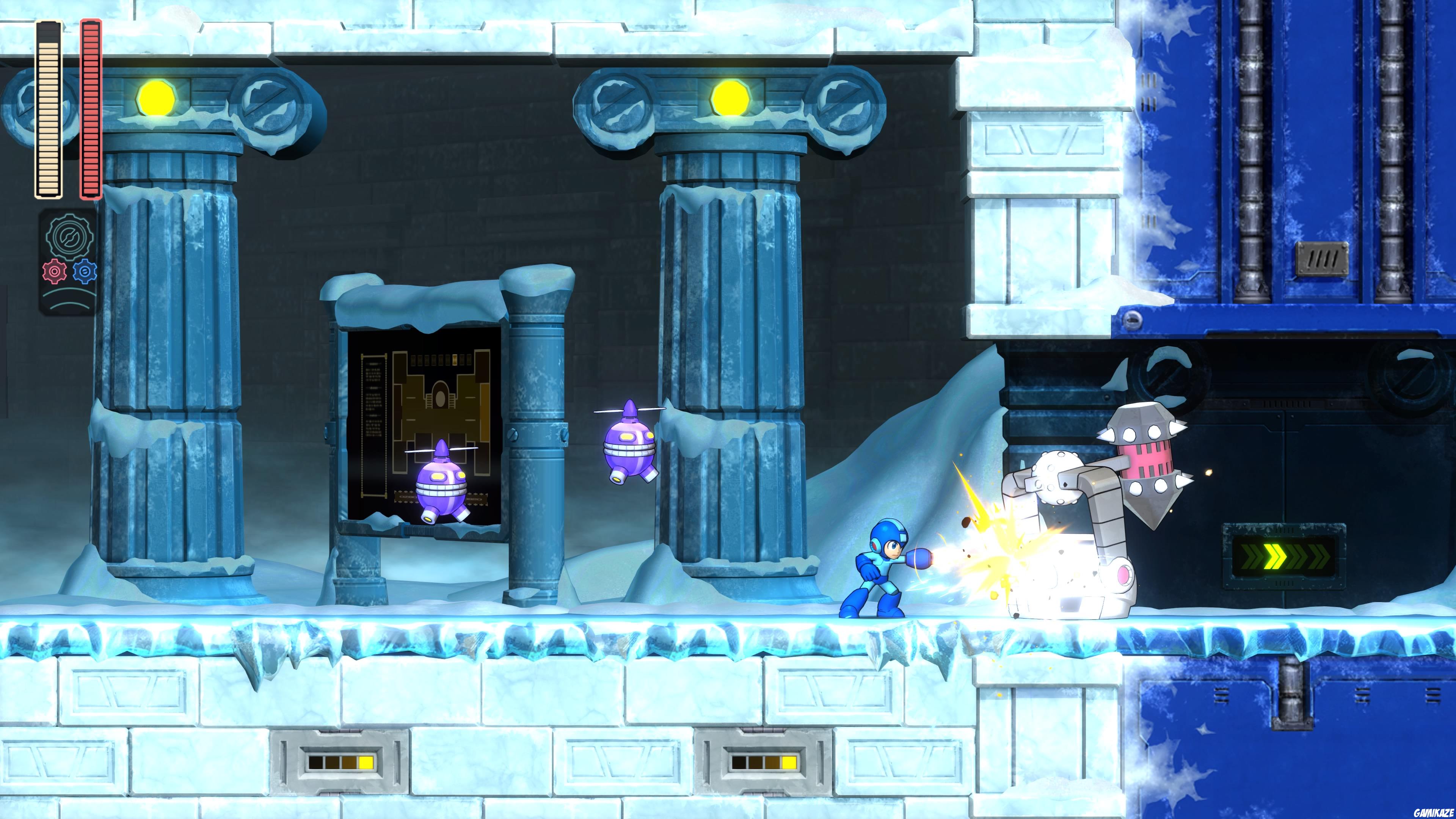
Task: Select the red Power Gear icon
Action: click(x=55, y=271)
